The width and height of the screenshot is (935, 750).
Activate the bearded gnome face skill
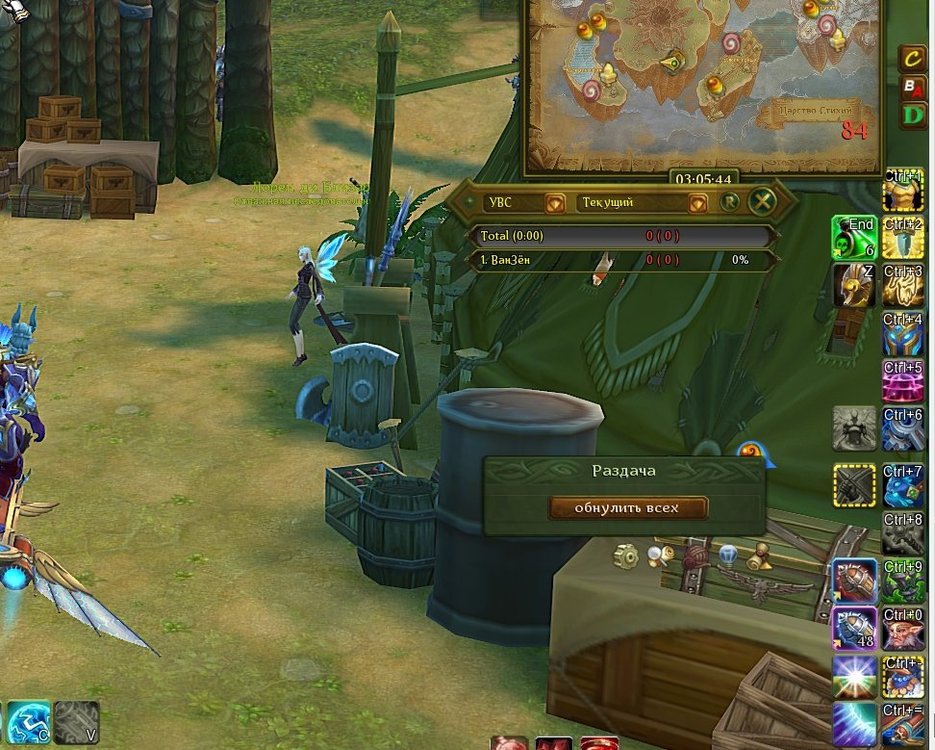point(903,628)
